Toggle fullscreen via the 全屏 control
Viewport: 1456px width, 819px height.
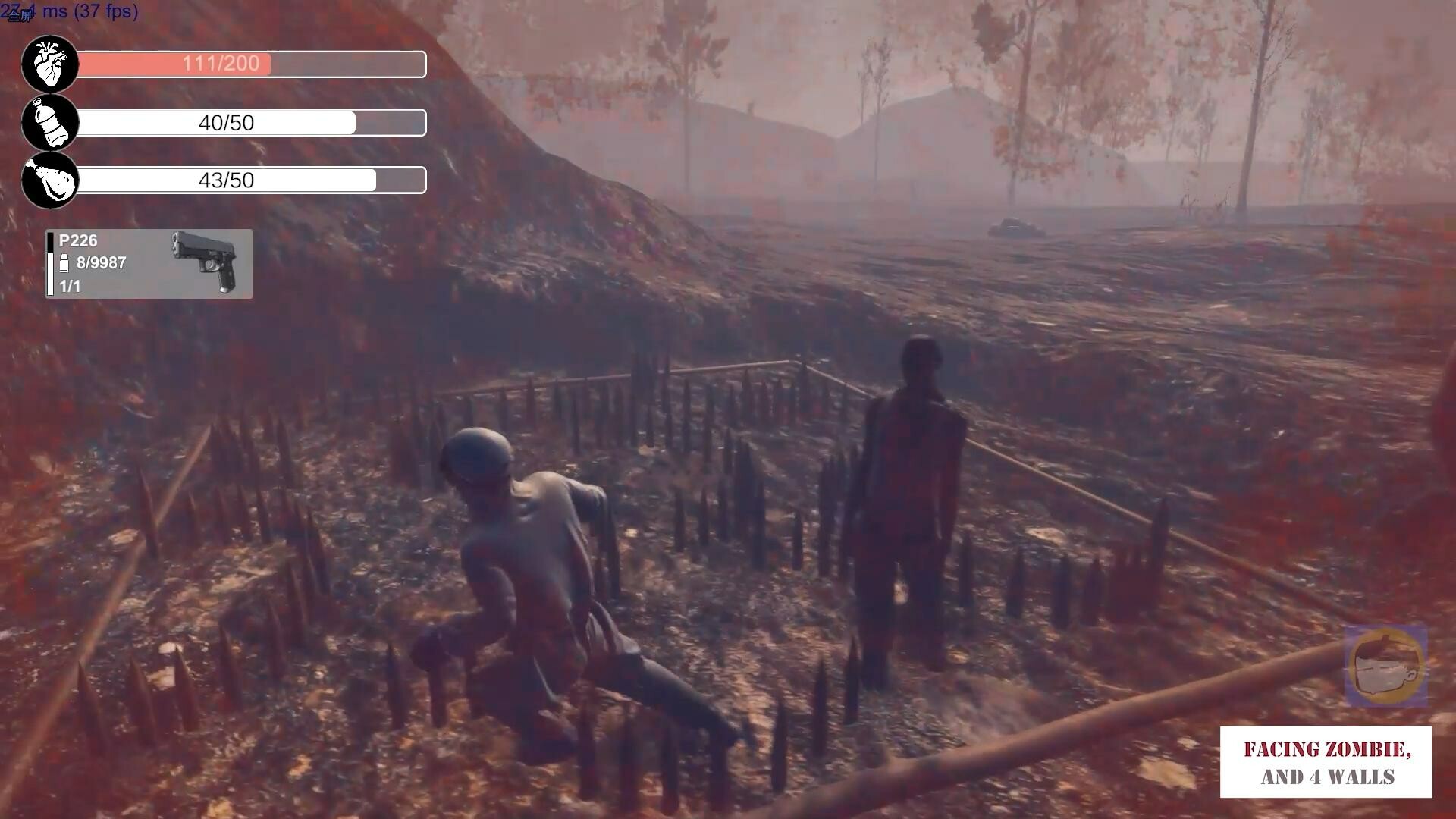[20, 17]
